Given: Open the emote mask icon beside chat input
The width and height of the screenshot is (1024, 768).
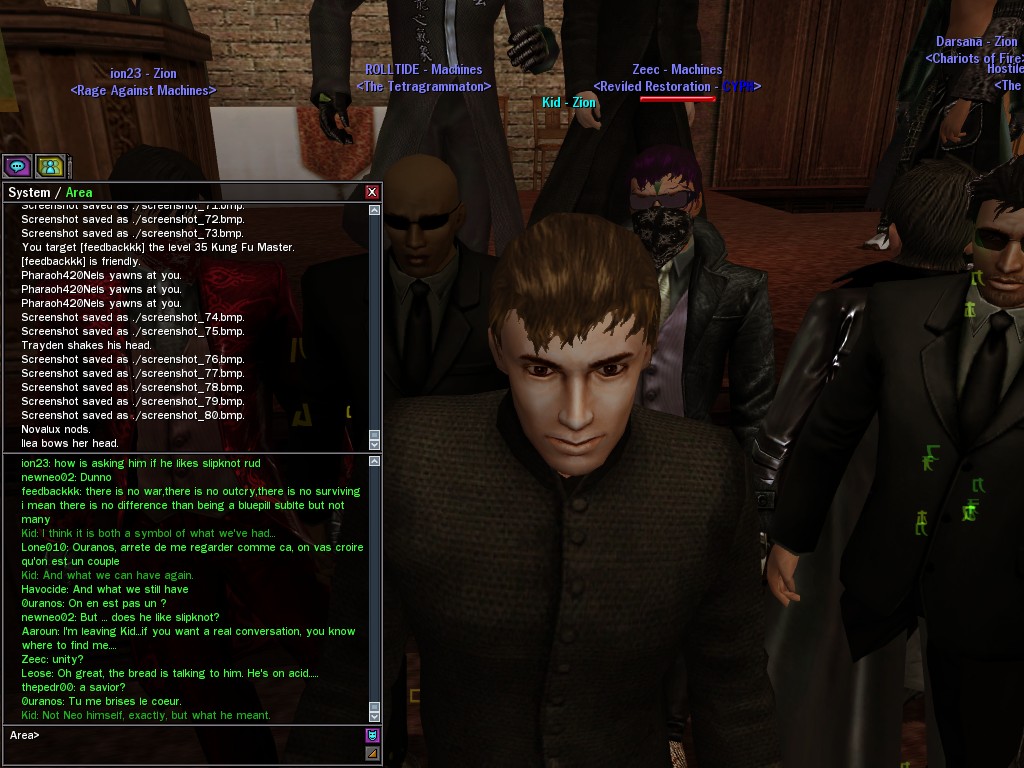Looking at the screenshot, I should pos(372,736).
